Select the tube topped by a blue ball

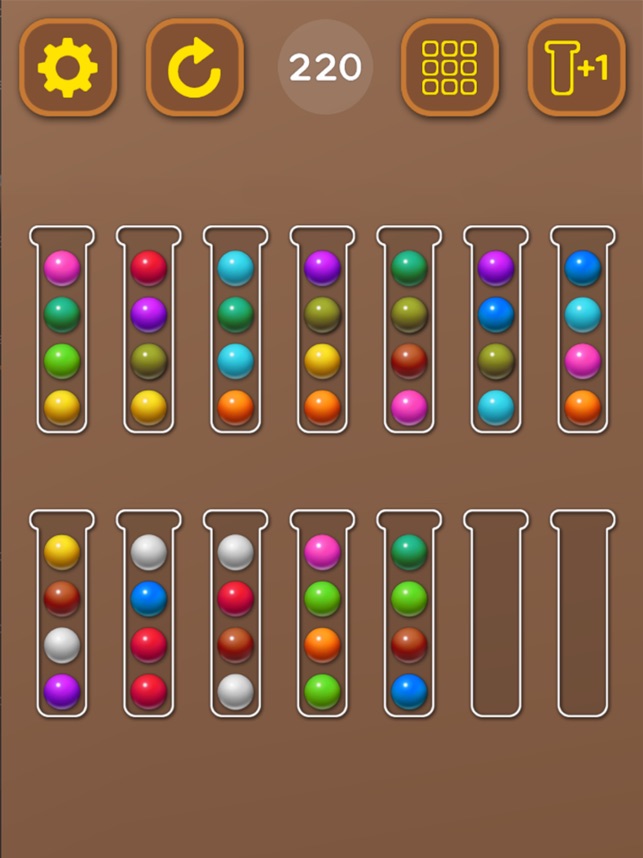point(583,330)
